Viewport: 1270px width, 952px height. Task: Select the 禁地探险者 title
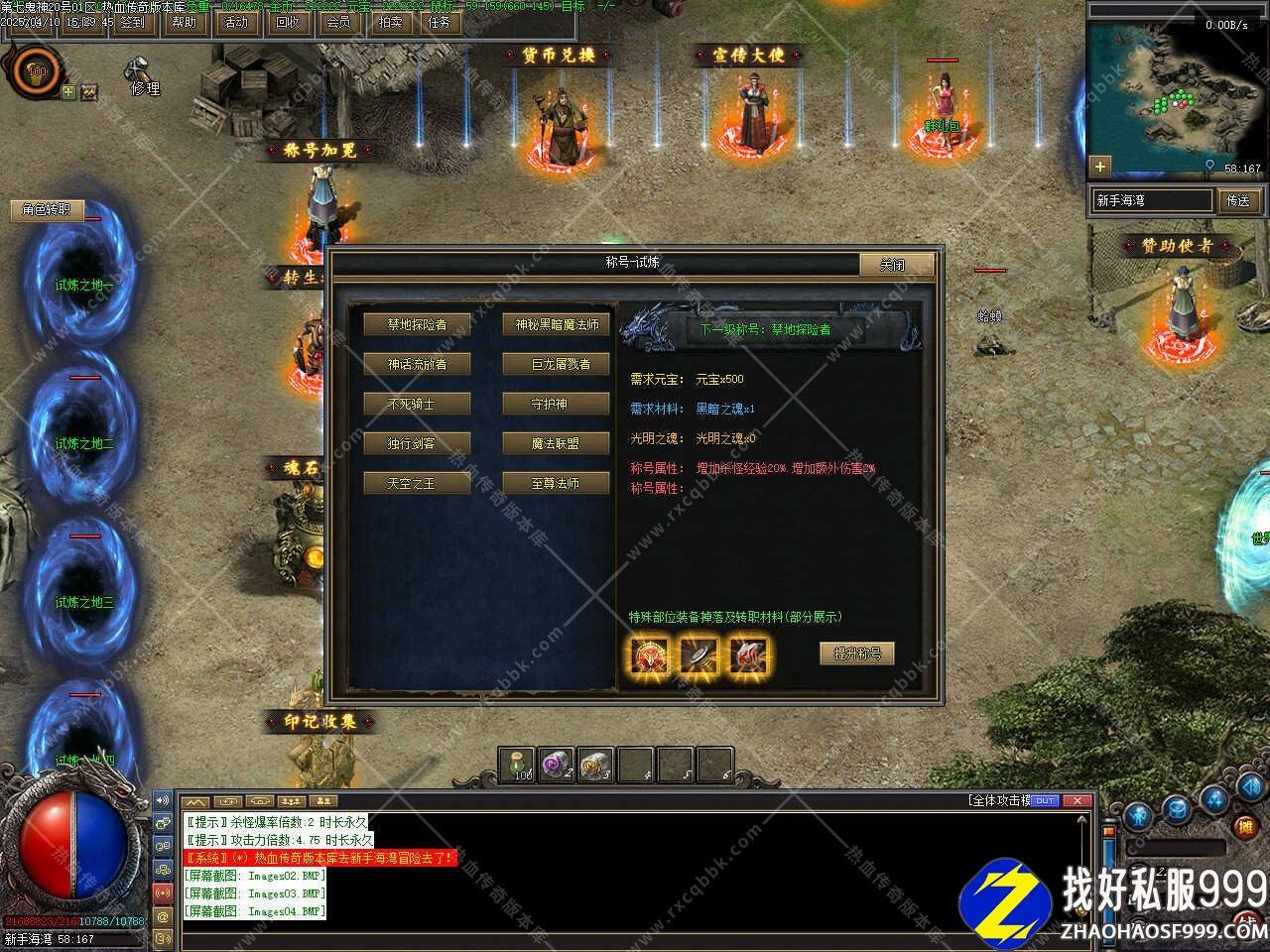(x=417, y=324)
